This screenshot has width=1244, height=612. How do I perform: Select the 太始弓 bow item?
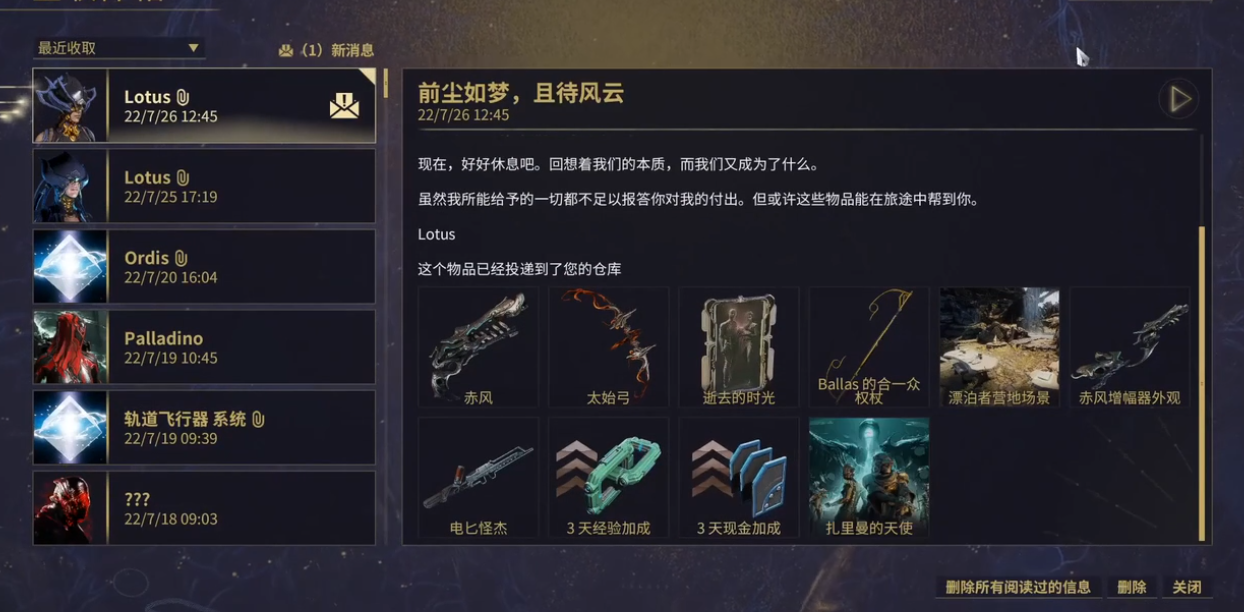608,347
